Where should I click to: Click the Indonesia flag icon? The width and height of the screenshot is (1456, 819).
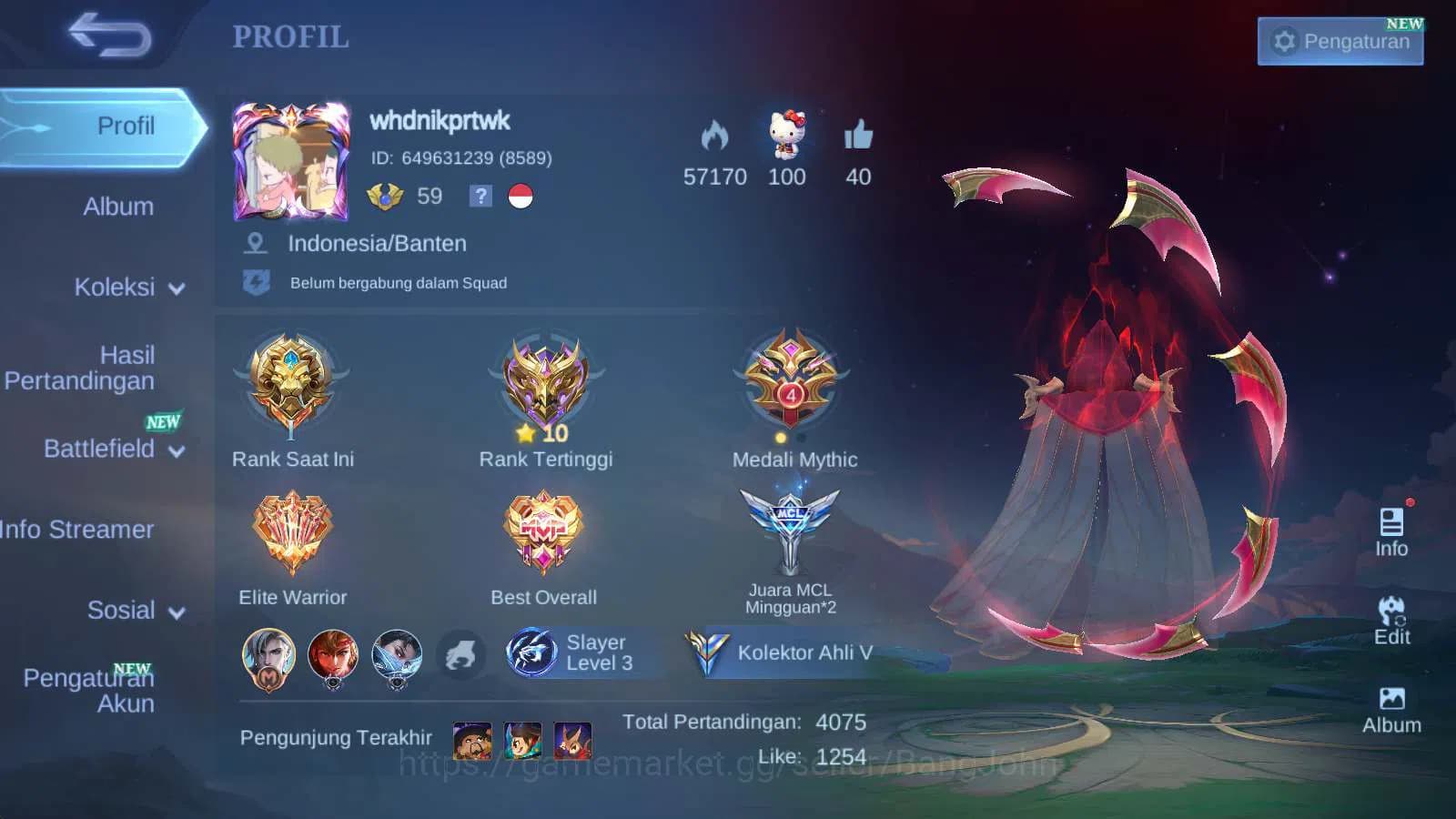(x=519, y=196)
